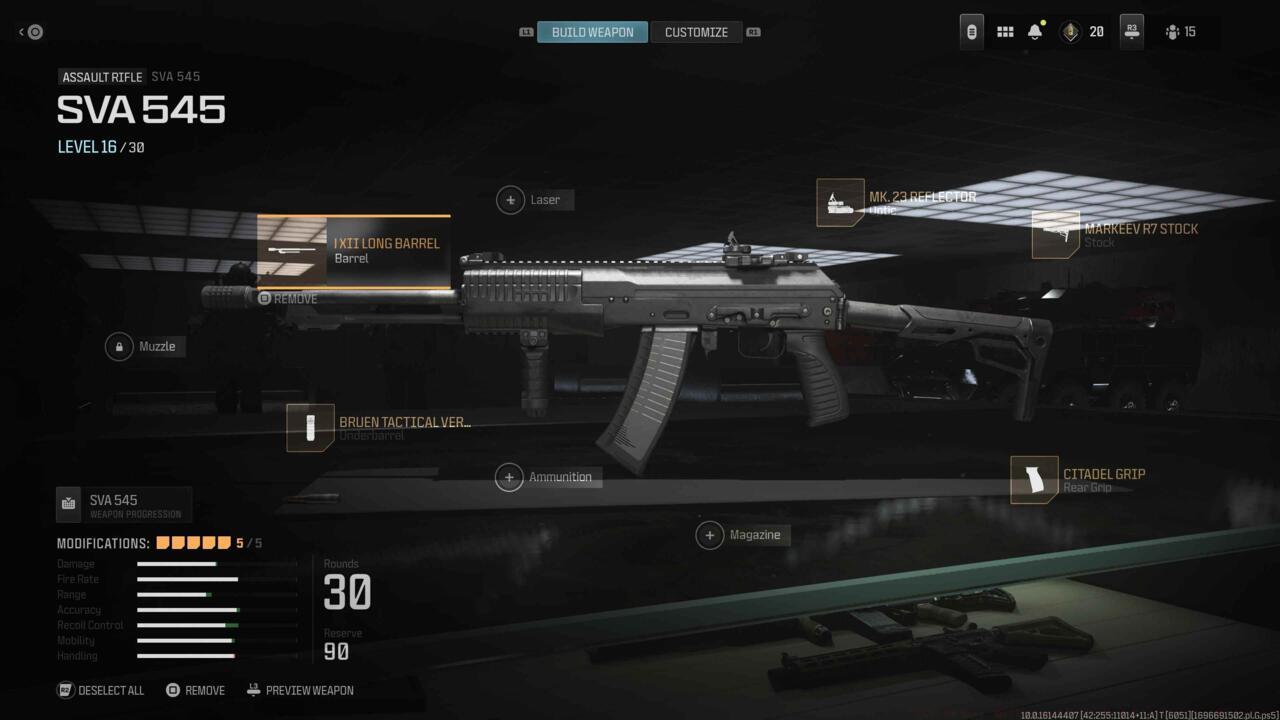Select the Citadel Grip rear grip icon

coord(1035,480)
